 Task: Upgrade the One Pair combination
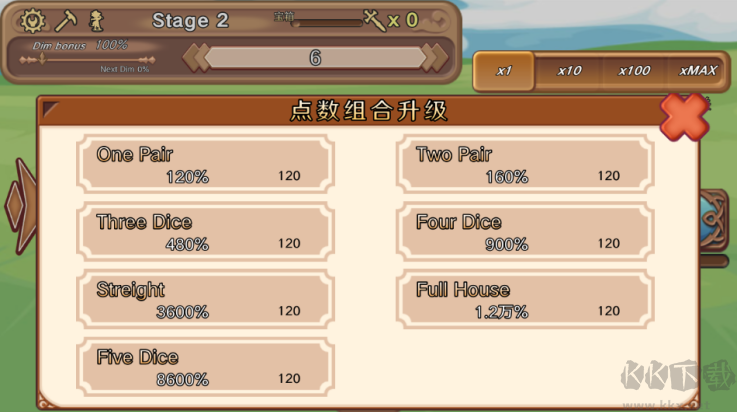(x=205, y=164)
